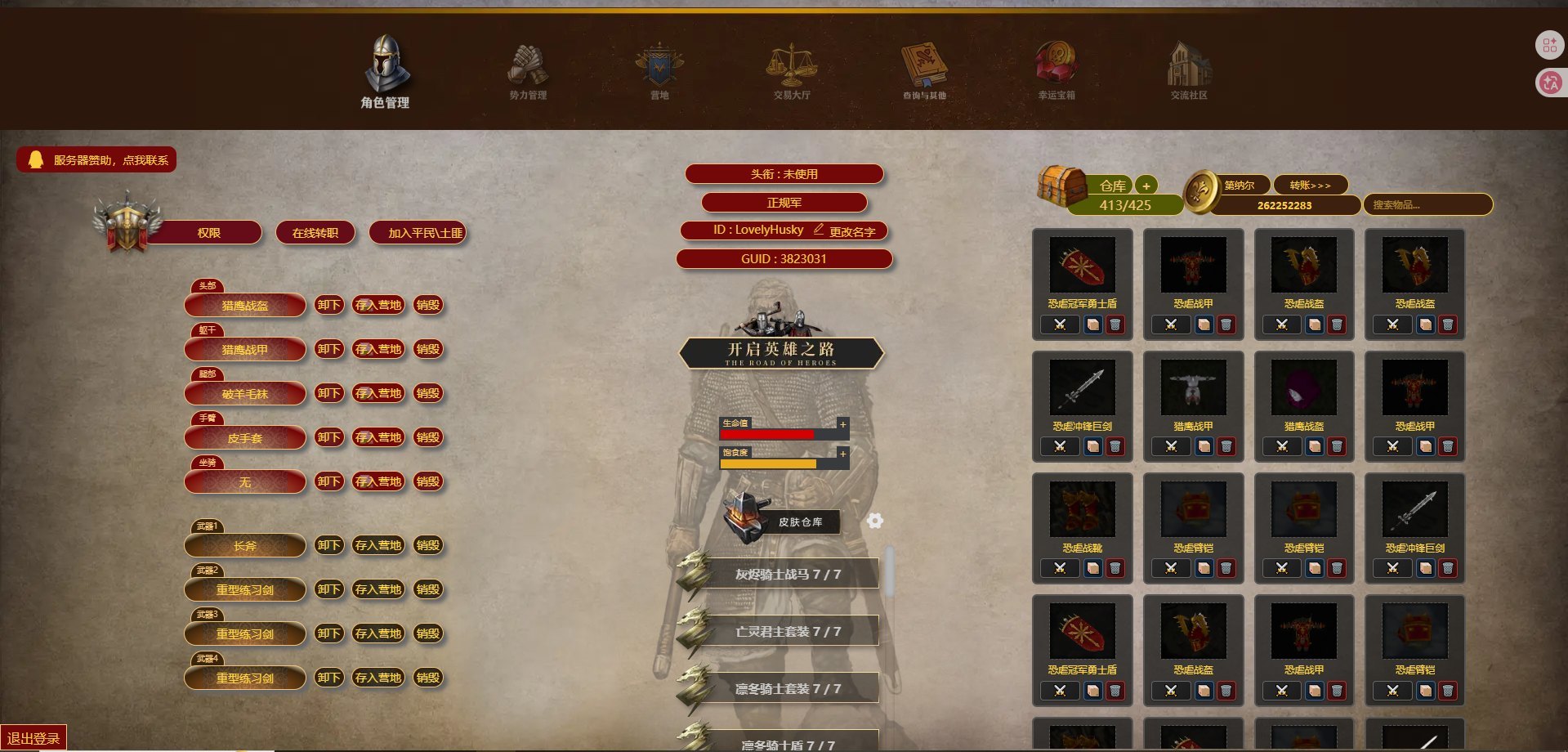Open the 权限 permissions button
The width and height of the screenshot is (1568, 752).
click(x=208, y=233)
